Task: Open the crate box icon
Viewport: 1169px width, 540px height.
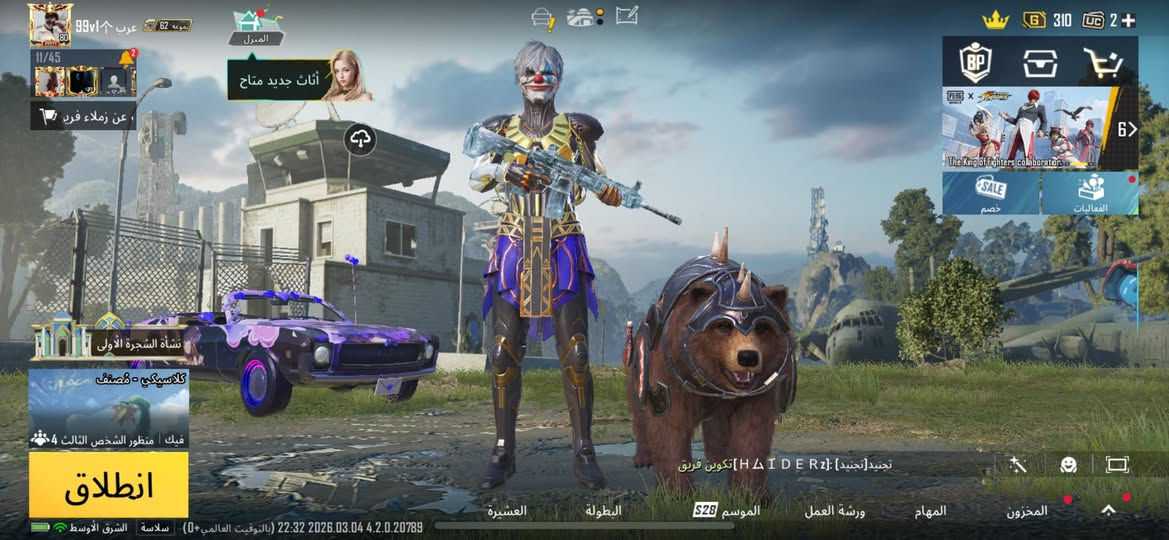Action: (x=1040, y=63)
